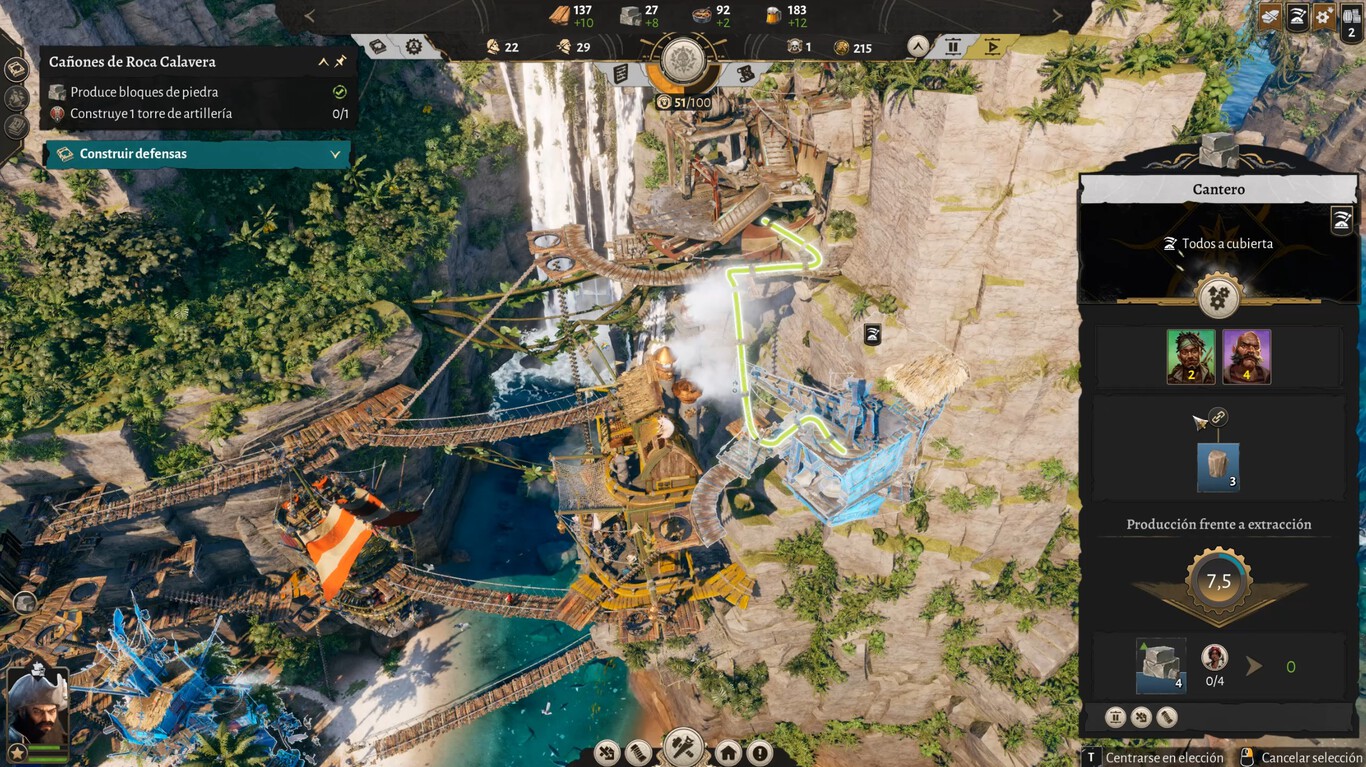Image resolution: width=1366 pixels, height=767 pixels.
Task: Click the stone resource input slot
Action: coord(1218,468)
